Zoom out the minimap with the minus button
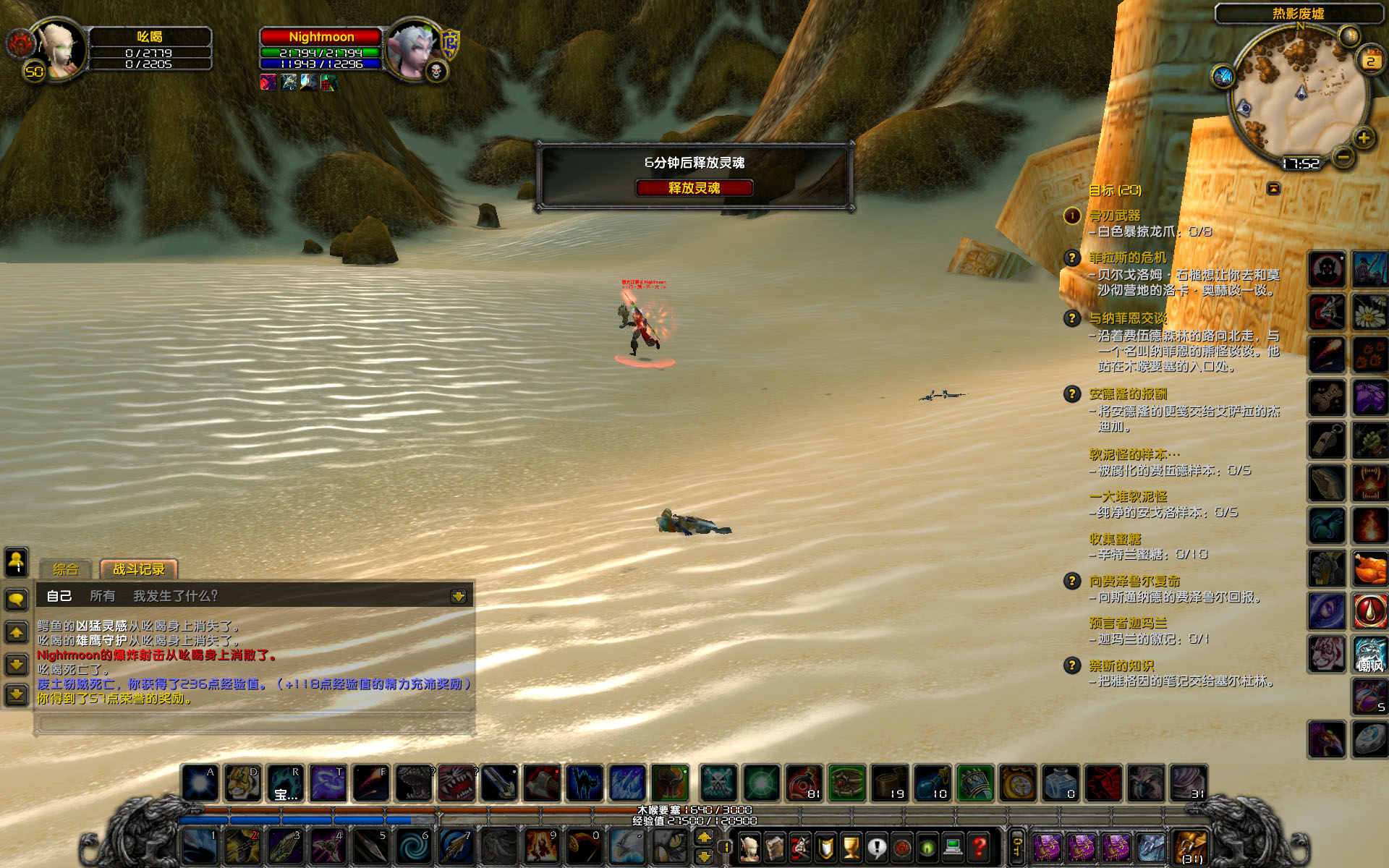The image size is (1389, 868). point(1343,156)
